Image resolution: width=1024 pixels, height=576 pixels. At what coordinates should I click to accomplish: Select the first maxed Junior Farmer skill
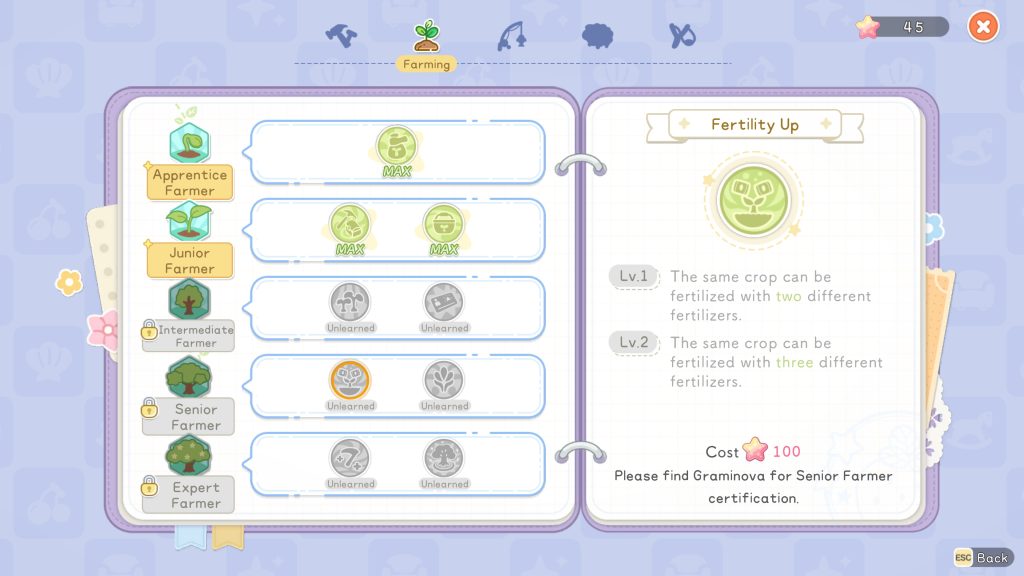(x=350, y=224)
